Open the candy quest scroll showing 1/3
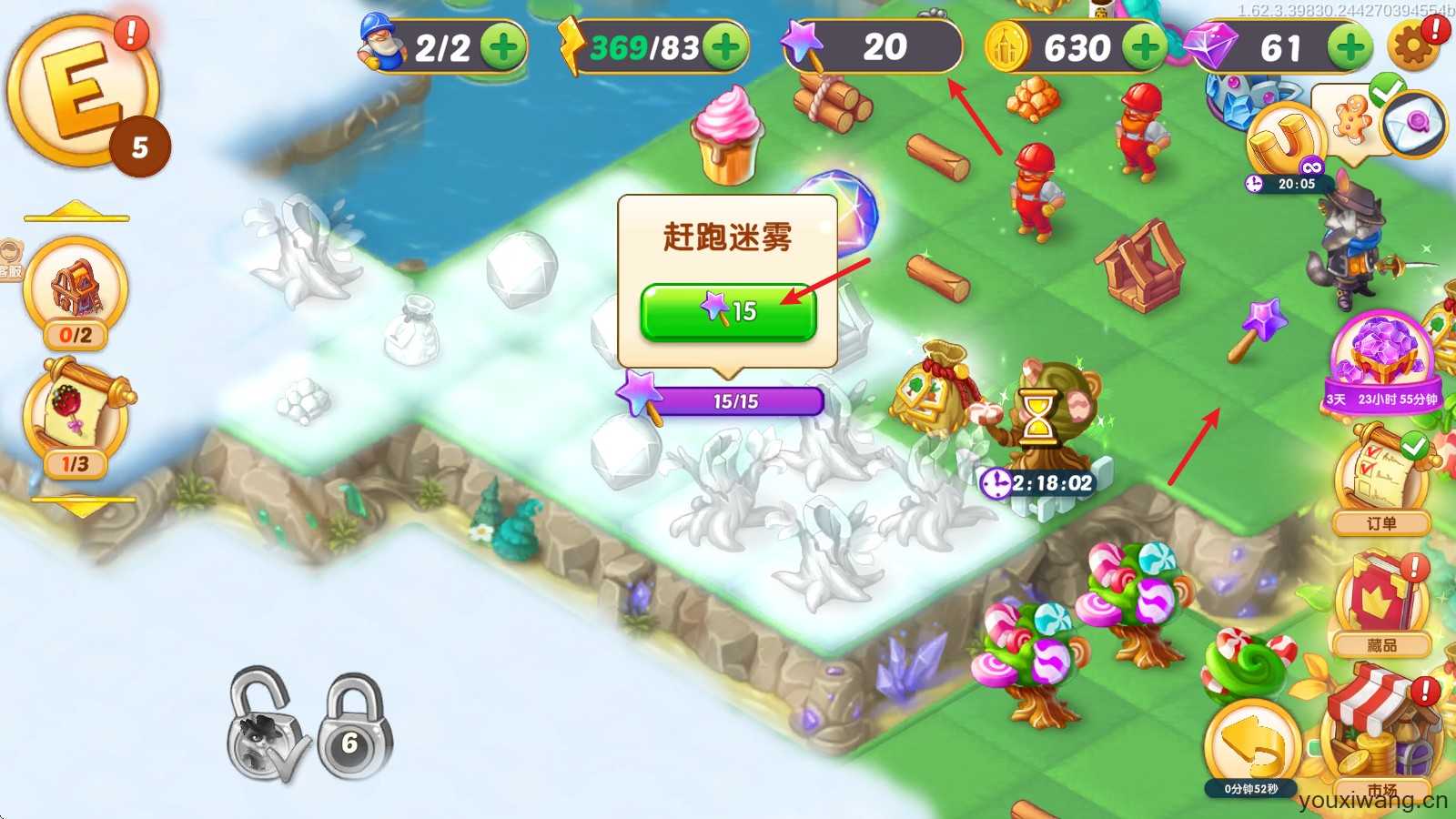Screen dimensions: 1456x819 click(x=77, y=414)
